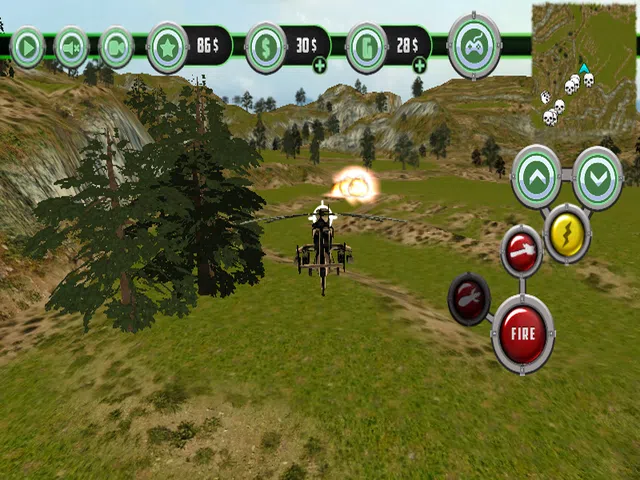
Task: Hit the red FIRE button
Action: (522, 335)
